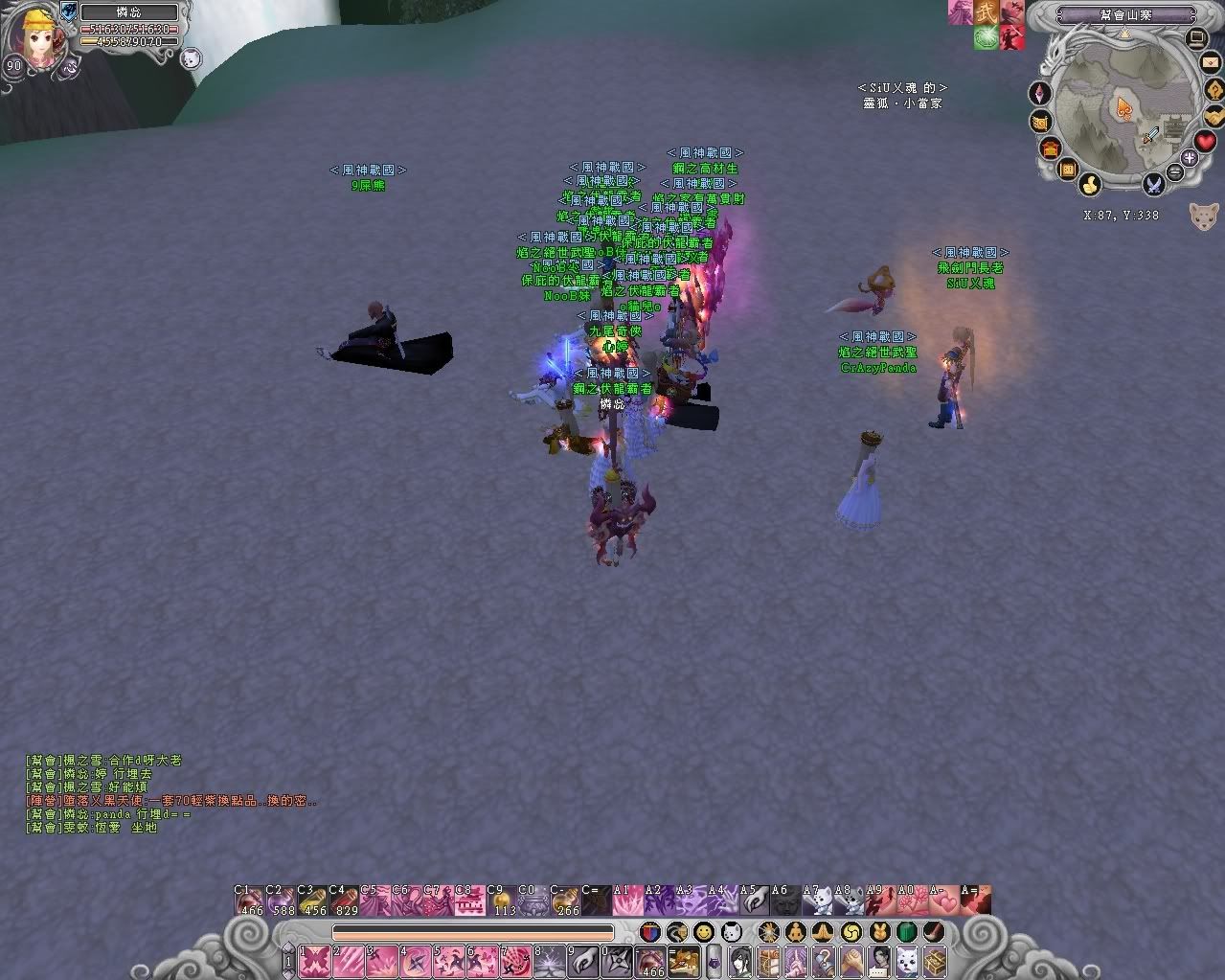Screen dimensions: 1225x980
Task: Zoom out the minimap with minus button
Action: point(1176,173)
